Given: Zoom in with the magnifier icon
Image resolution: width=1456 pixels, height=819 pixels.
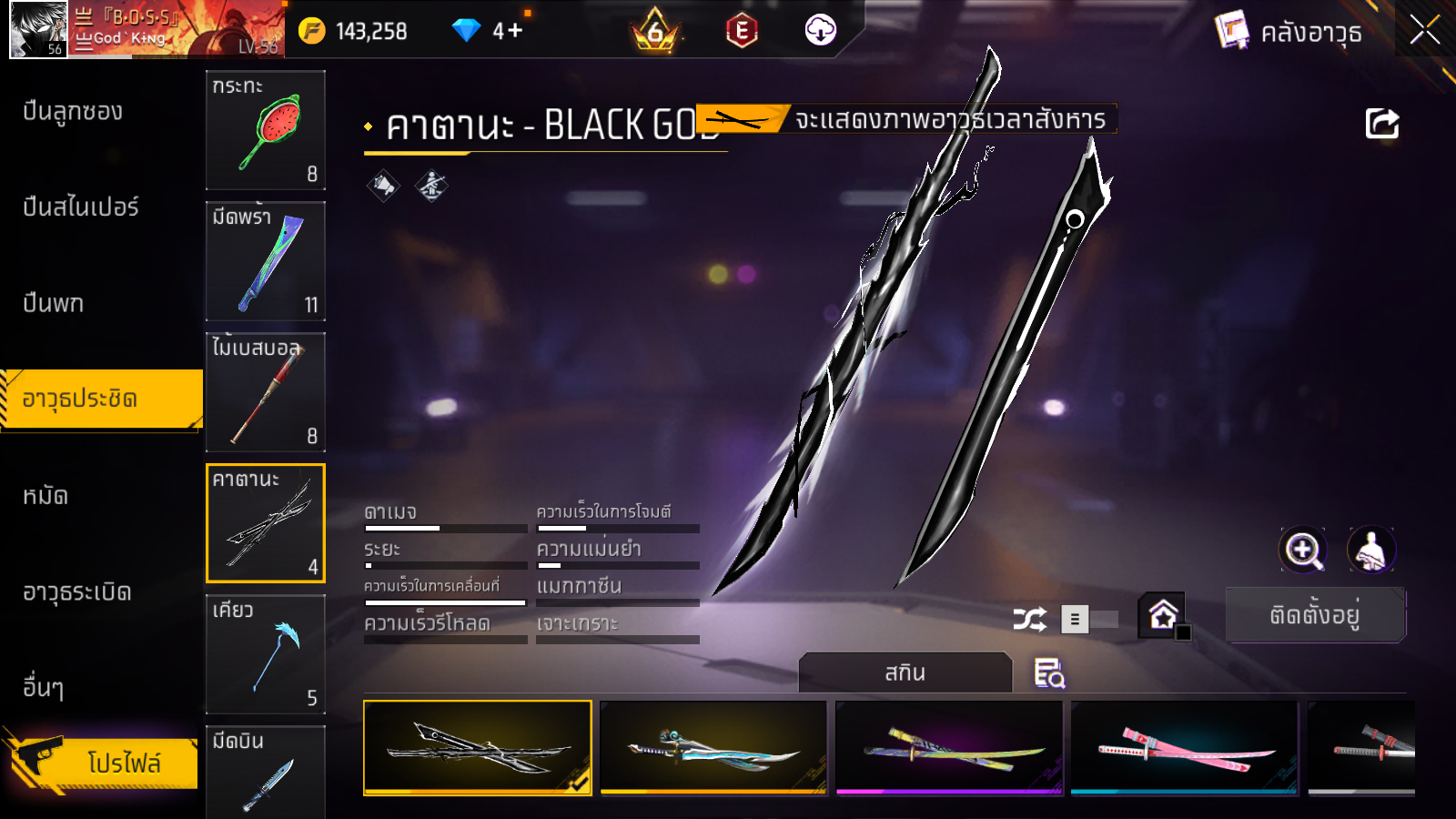Looking at the screenshot, I should (x=1302, y=550).
